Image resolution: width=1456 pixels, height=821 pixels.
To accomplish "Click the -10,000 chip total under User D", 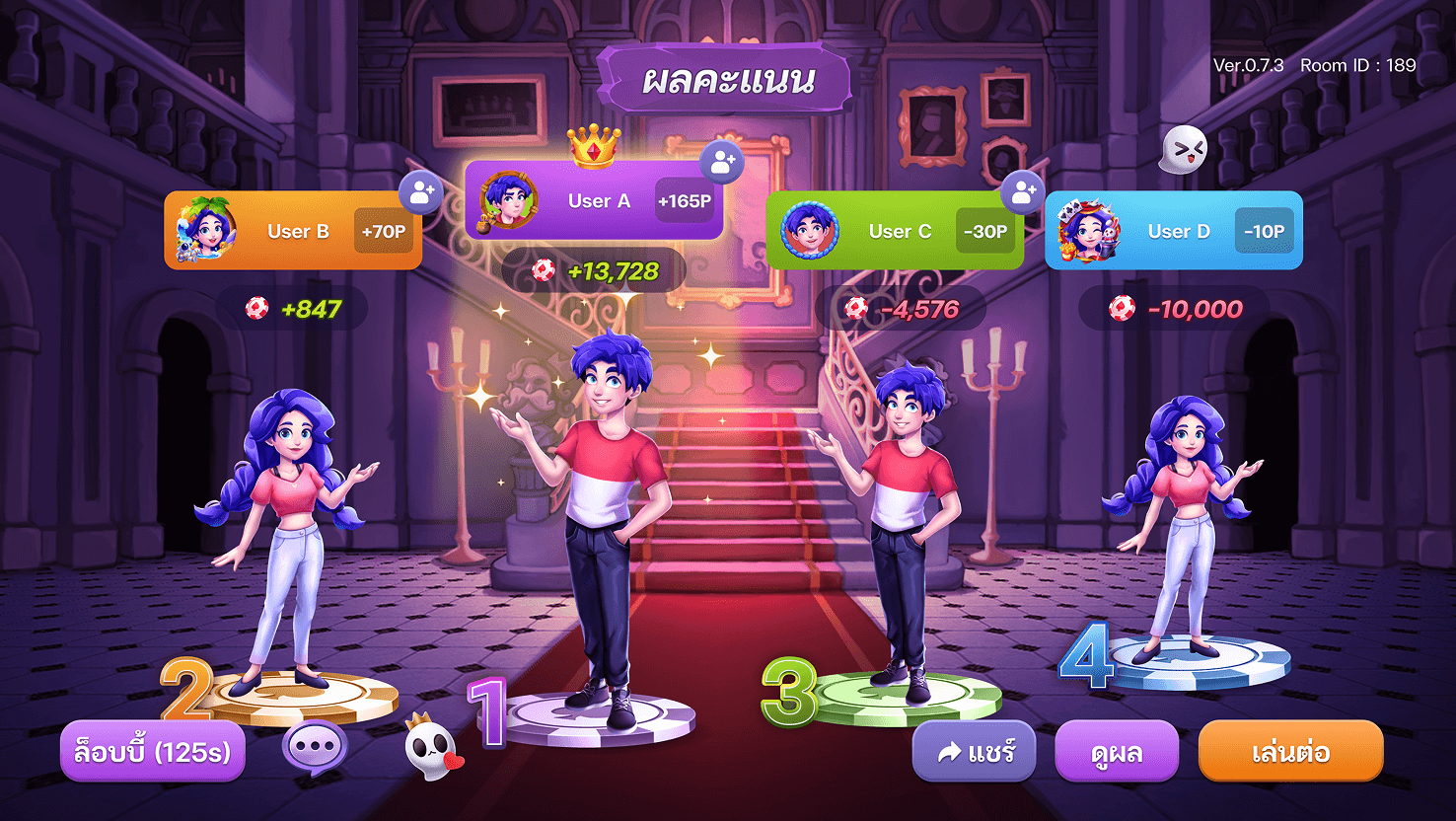I will [x=1173, y=309].
